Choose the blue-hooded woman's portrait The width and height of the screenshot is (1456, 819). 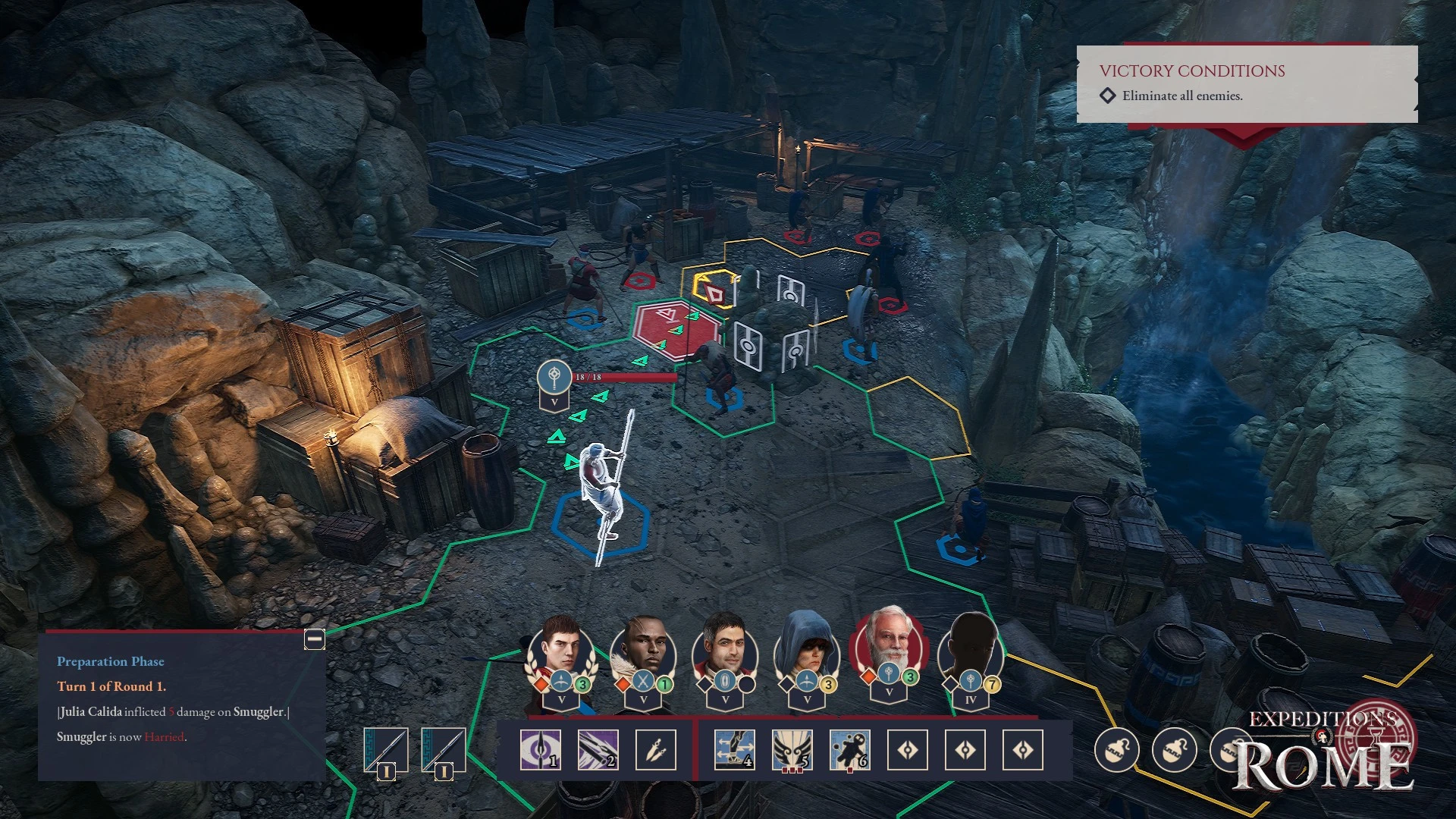pos(807,651)
